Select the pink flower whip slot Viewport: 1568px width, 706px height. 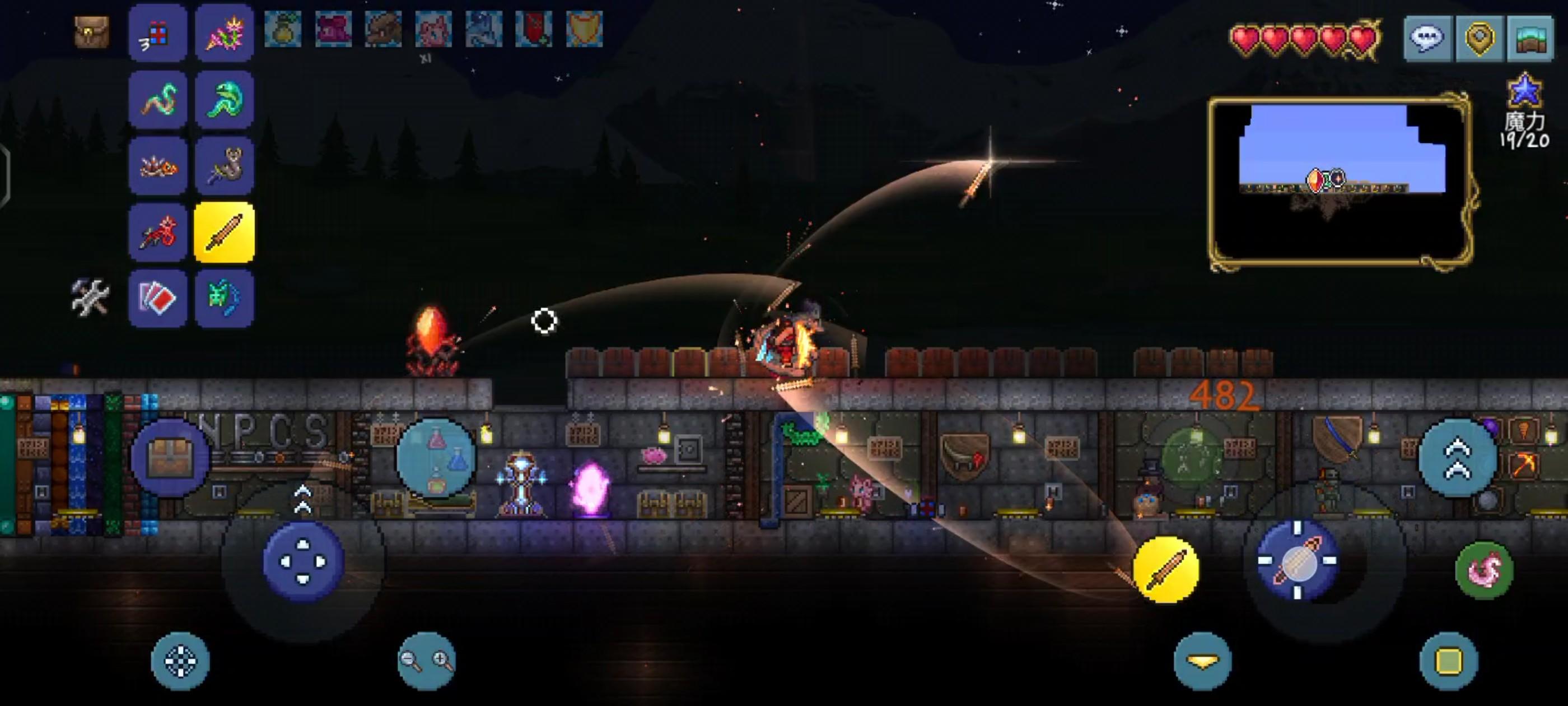pos(224,34)
